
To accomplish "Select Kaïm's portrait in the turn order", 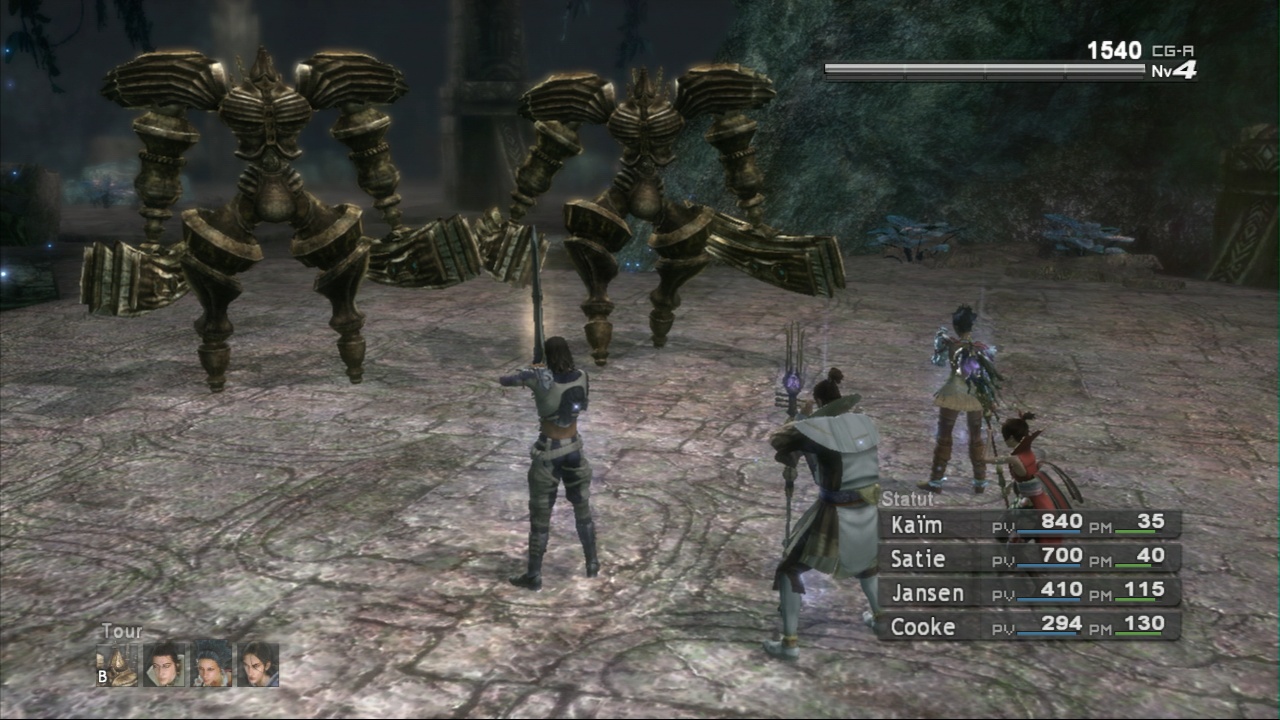I will click(258, 665).
